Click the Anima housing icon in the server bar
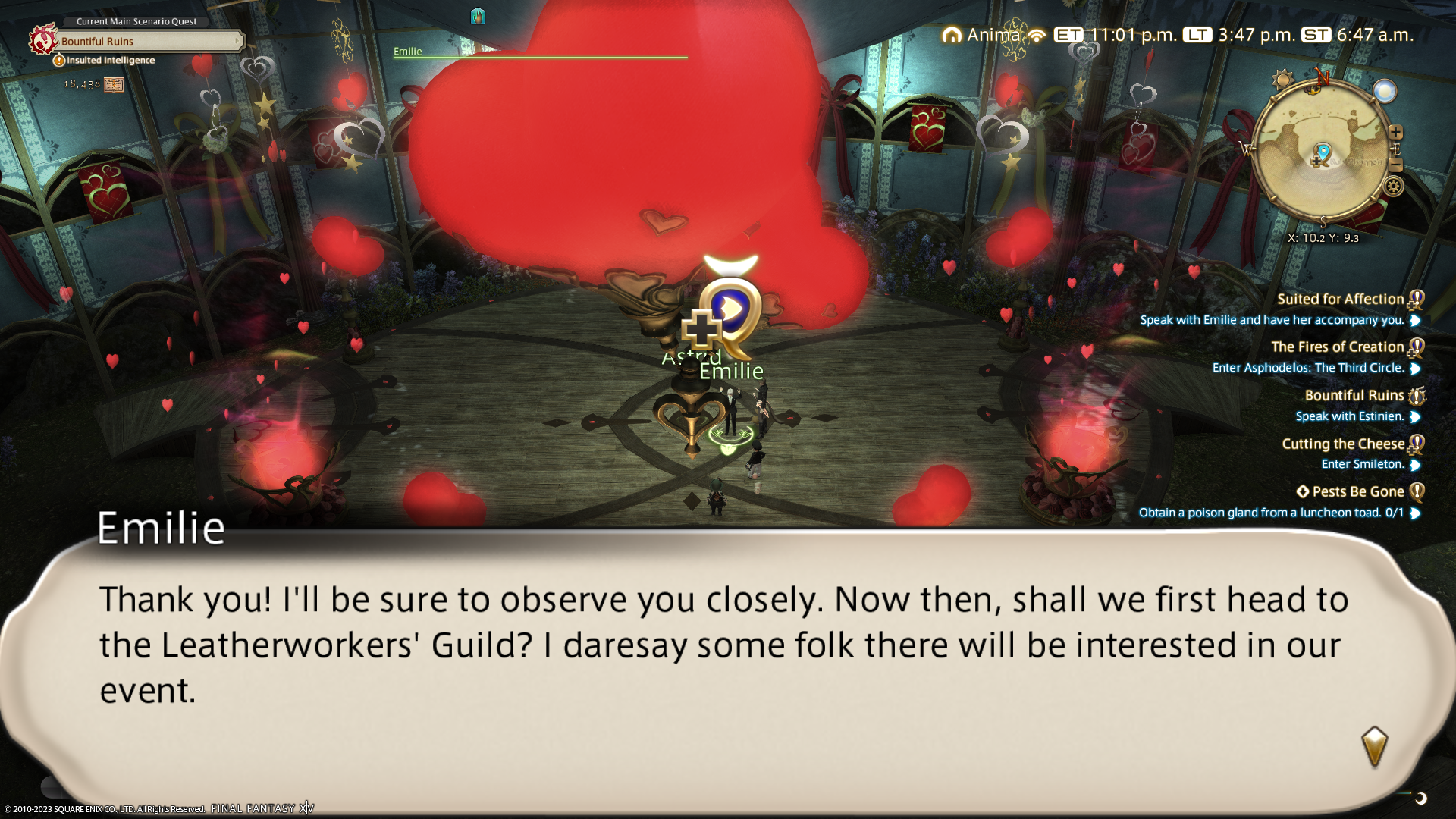The image size is (1456, 819). tap(951, 35)
